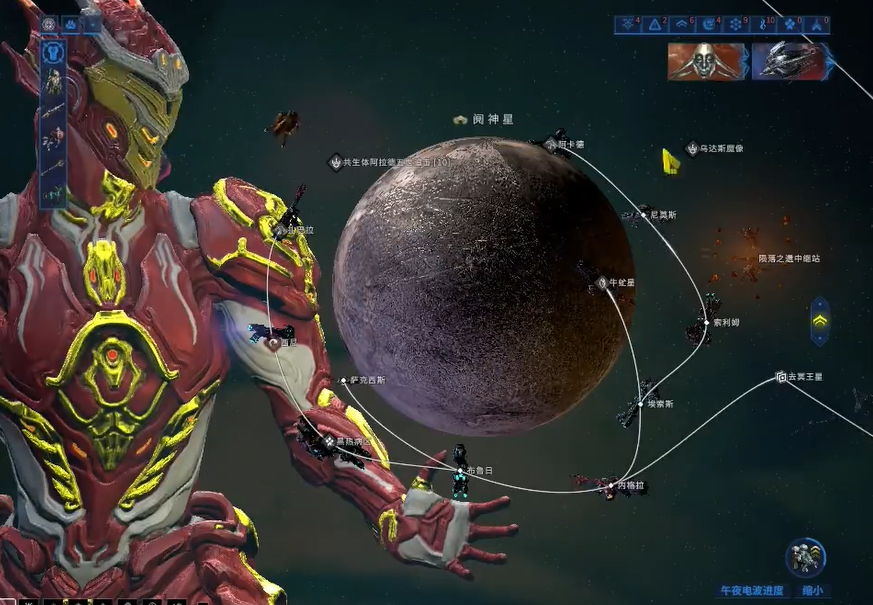873x605 pixels.
Task: Open the masked face event banner
Action: (x=707, y=61)
